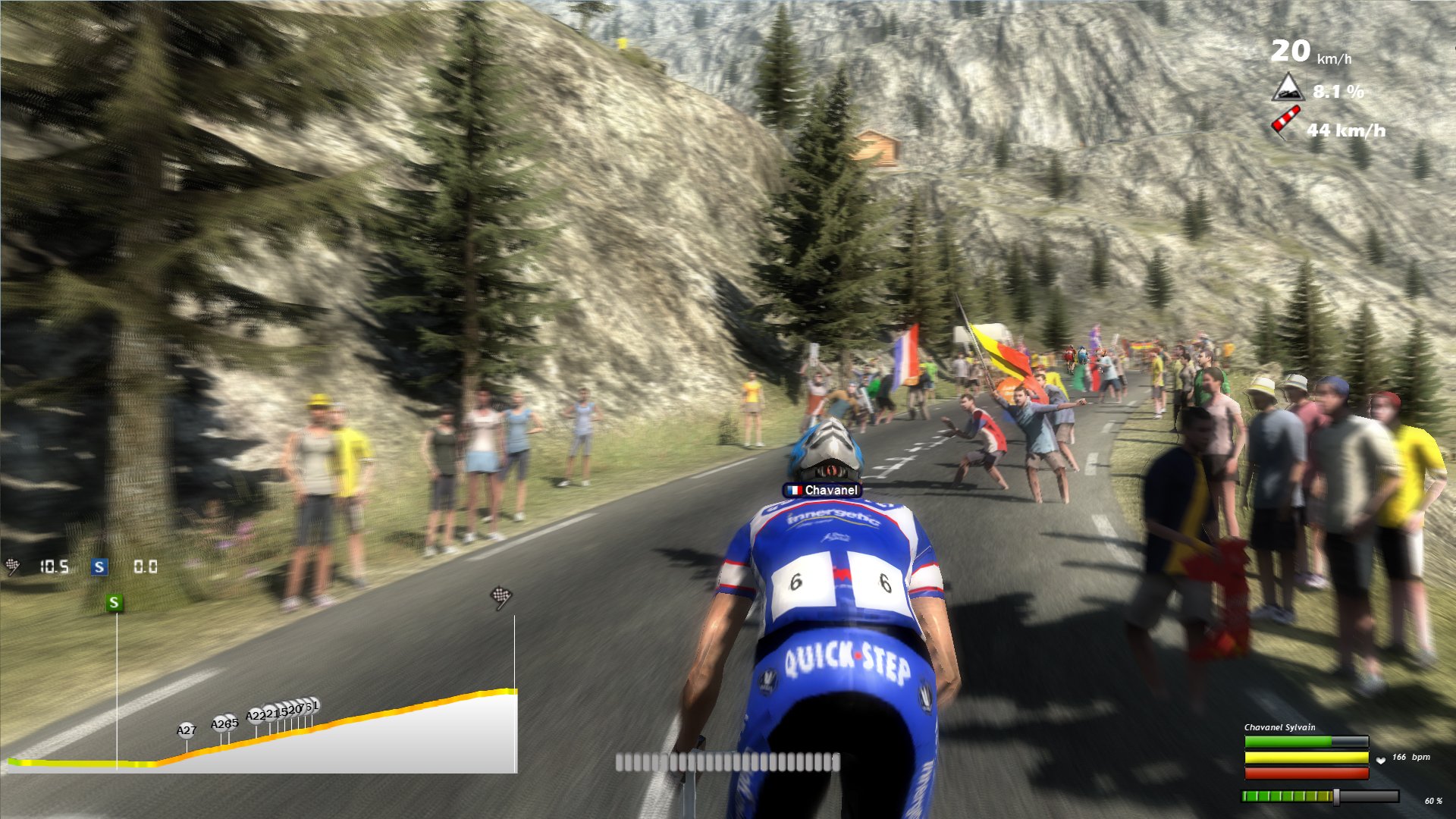Click the green S start marker on profile
Image resolution: width=1456 pixels, height=819 pixels.
[115, 603]
